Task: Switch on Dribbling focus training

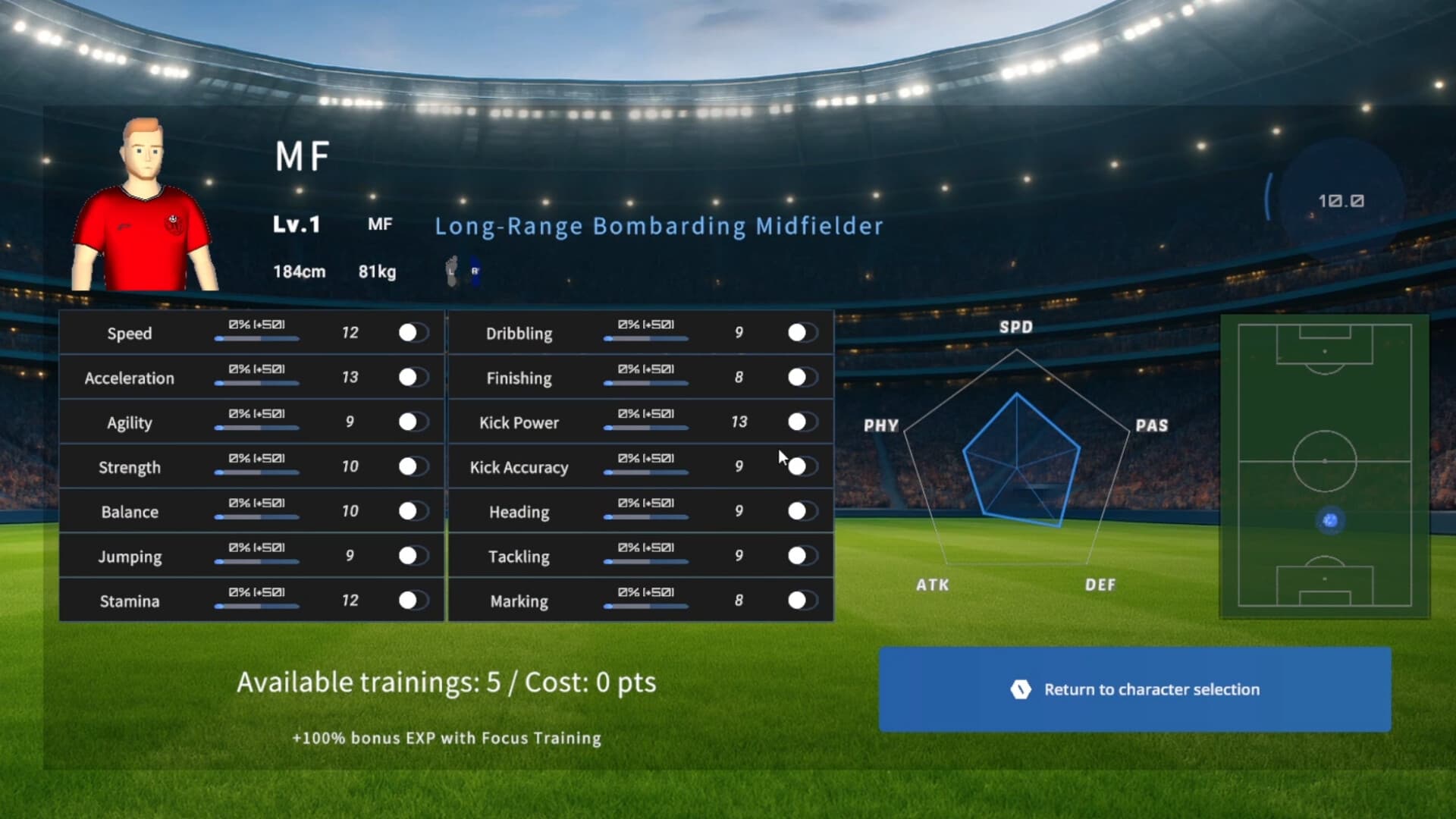Action: (802, 333)
